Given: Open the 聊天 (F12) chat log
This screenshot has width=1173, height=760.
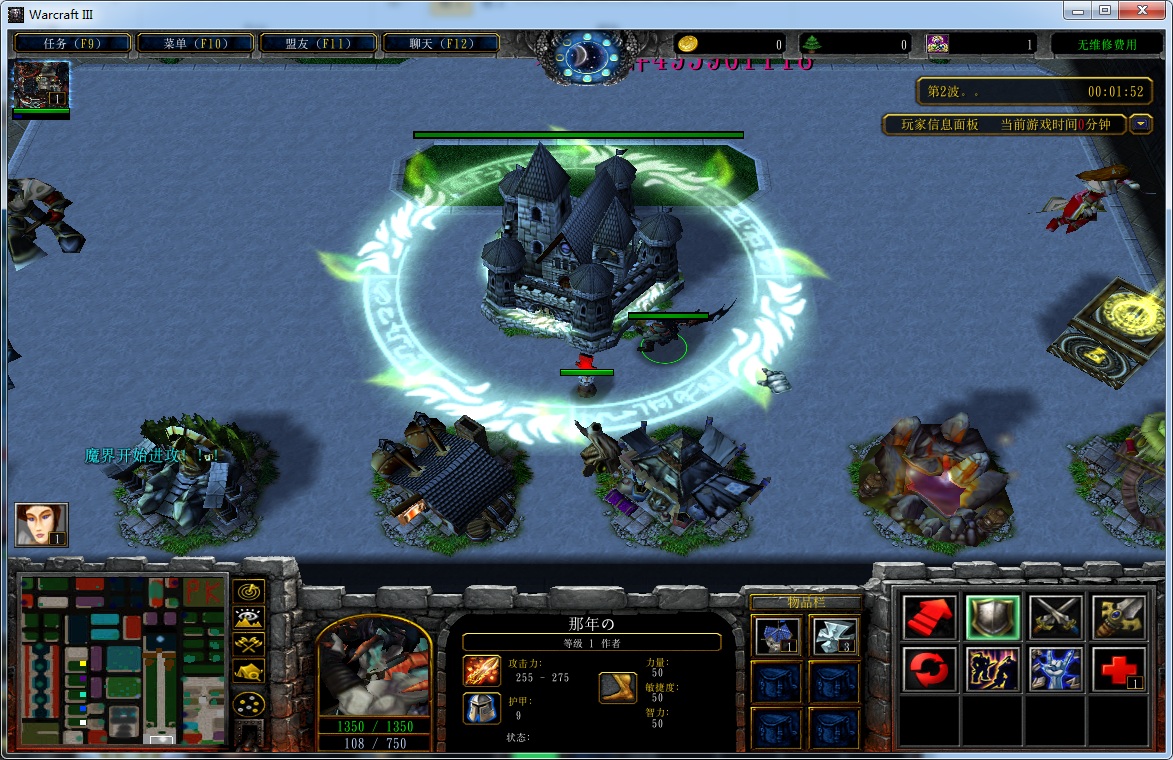Looking at the screenshot, I should coord(440,43).
